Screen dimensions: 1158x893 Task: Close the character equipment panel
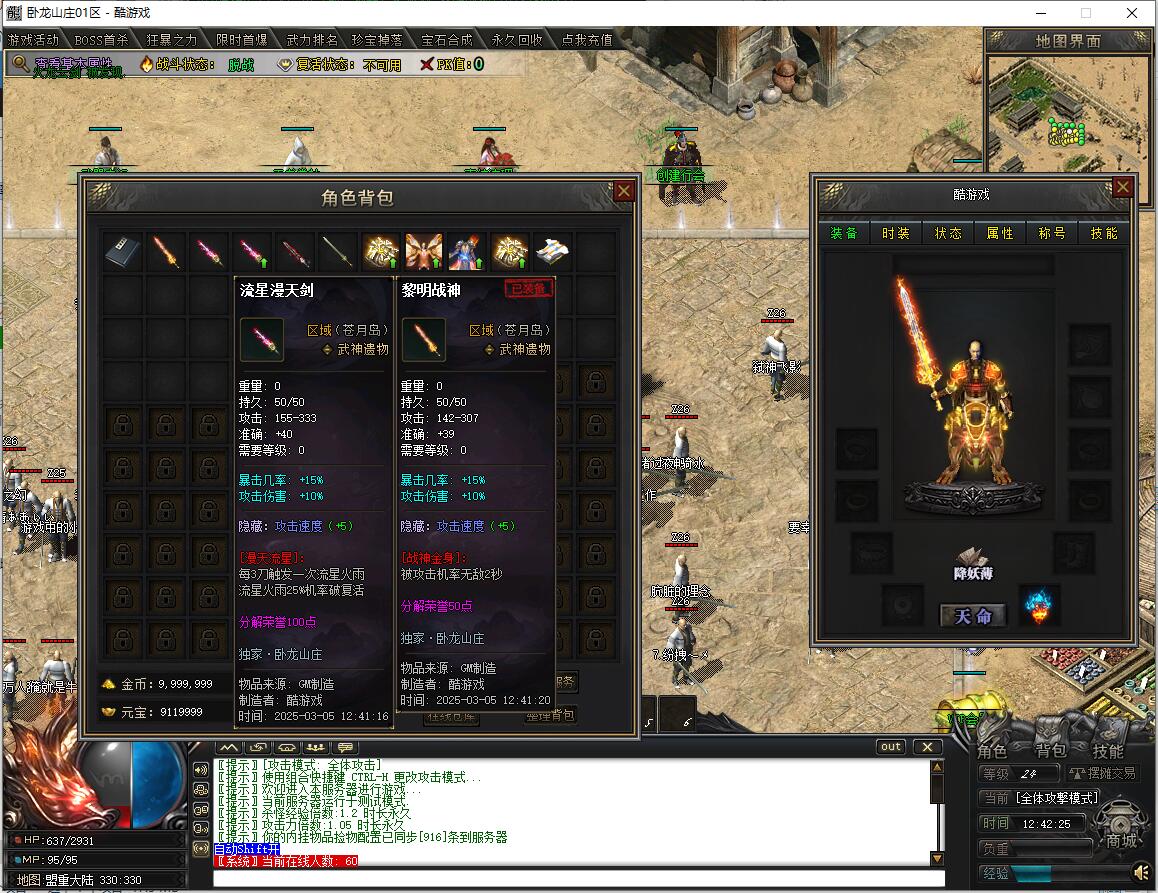[1123, 188]
